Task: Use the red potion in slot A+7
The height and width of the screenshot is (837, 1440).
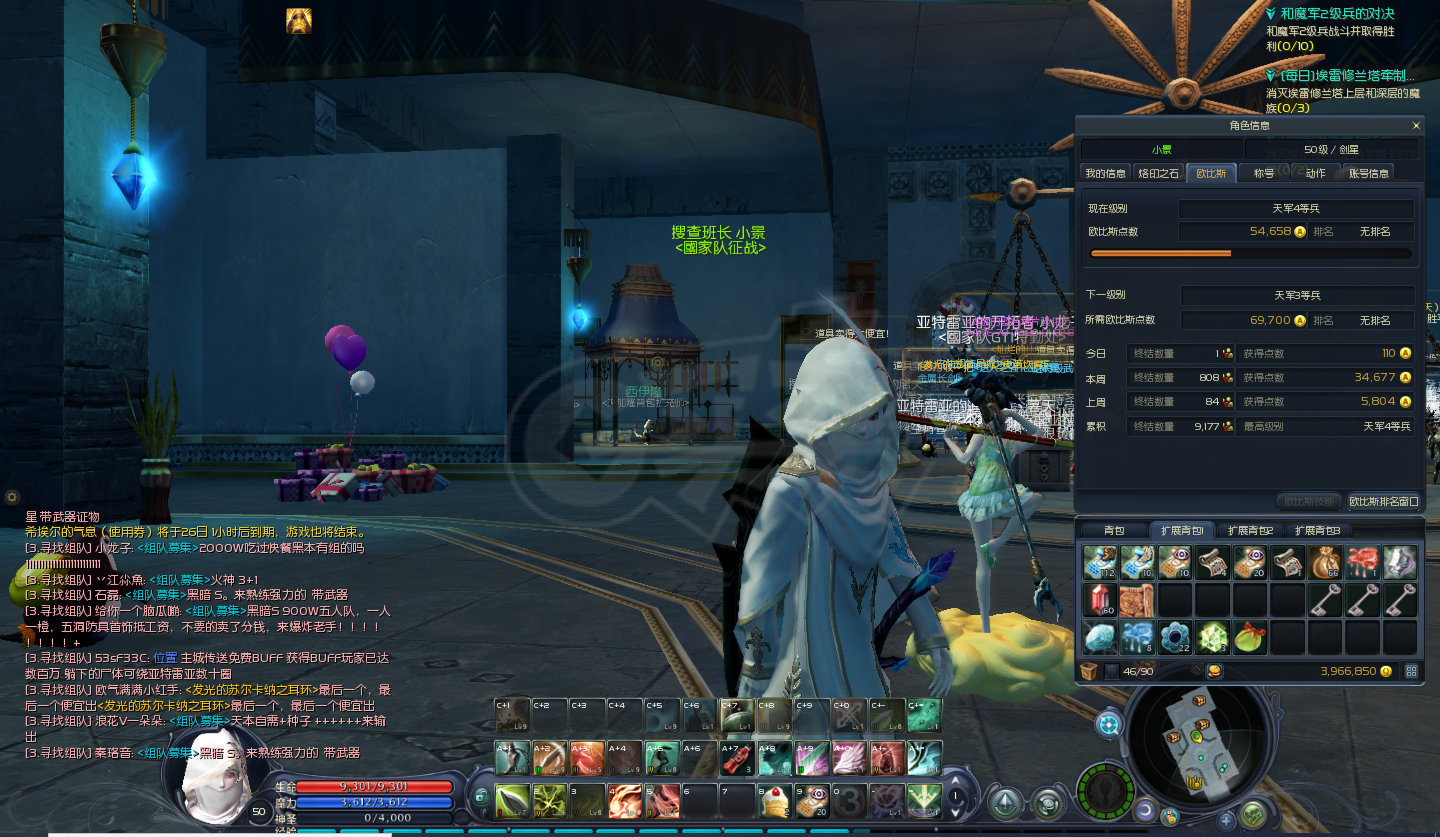Action: (736, 759)
